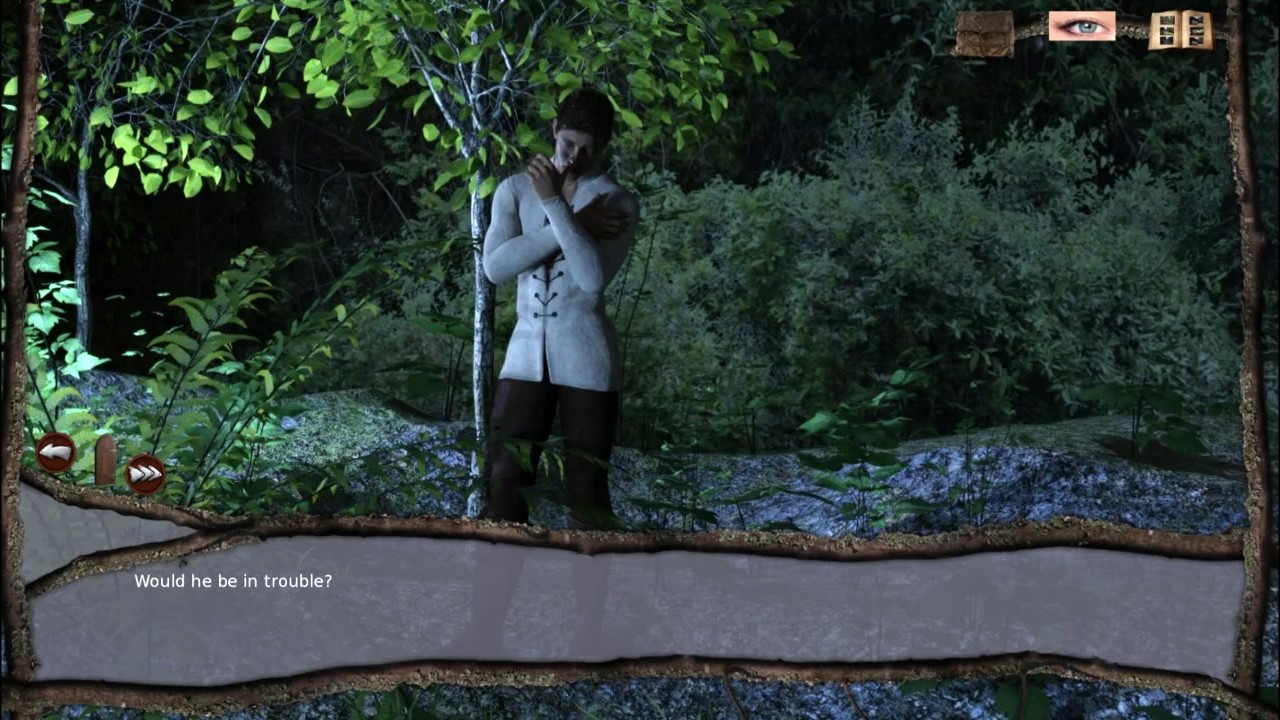Open the photo album book icon
1280x720 pixels.
1180,30
